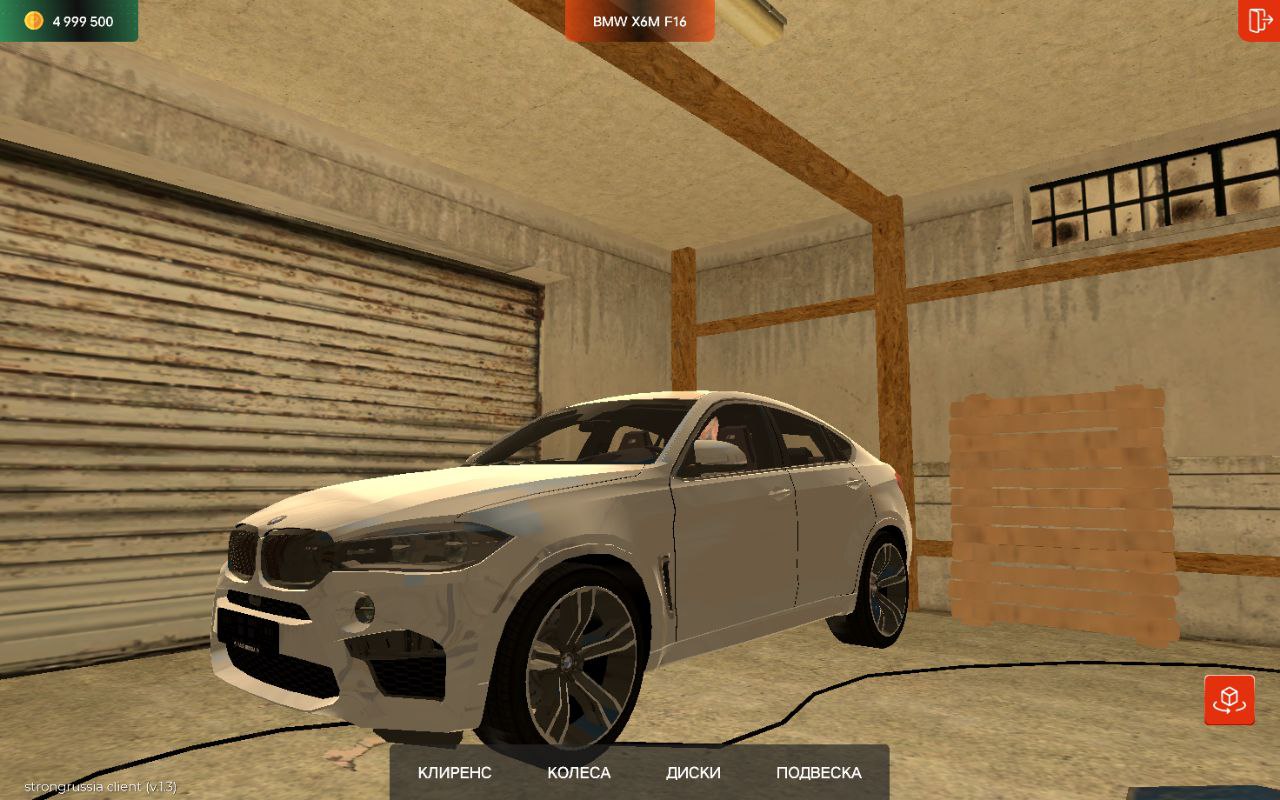1280x800 pixels.
Task: Tap the BMW X6M F16 car name label
Action: point(640,21)
